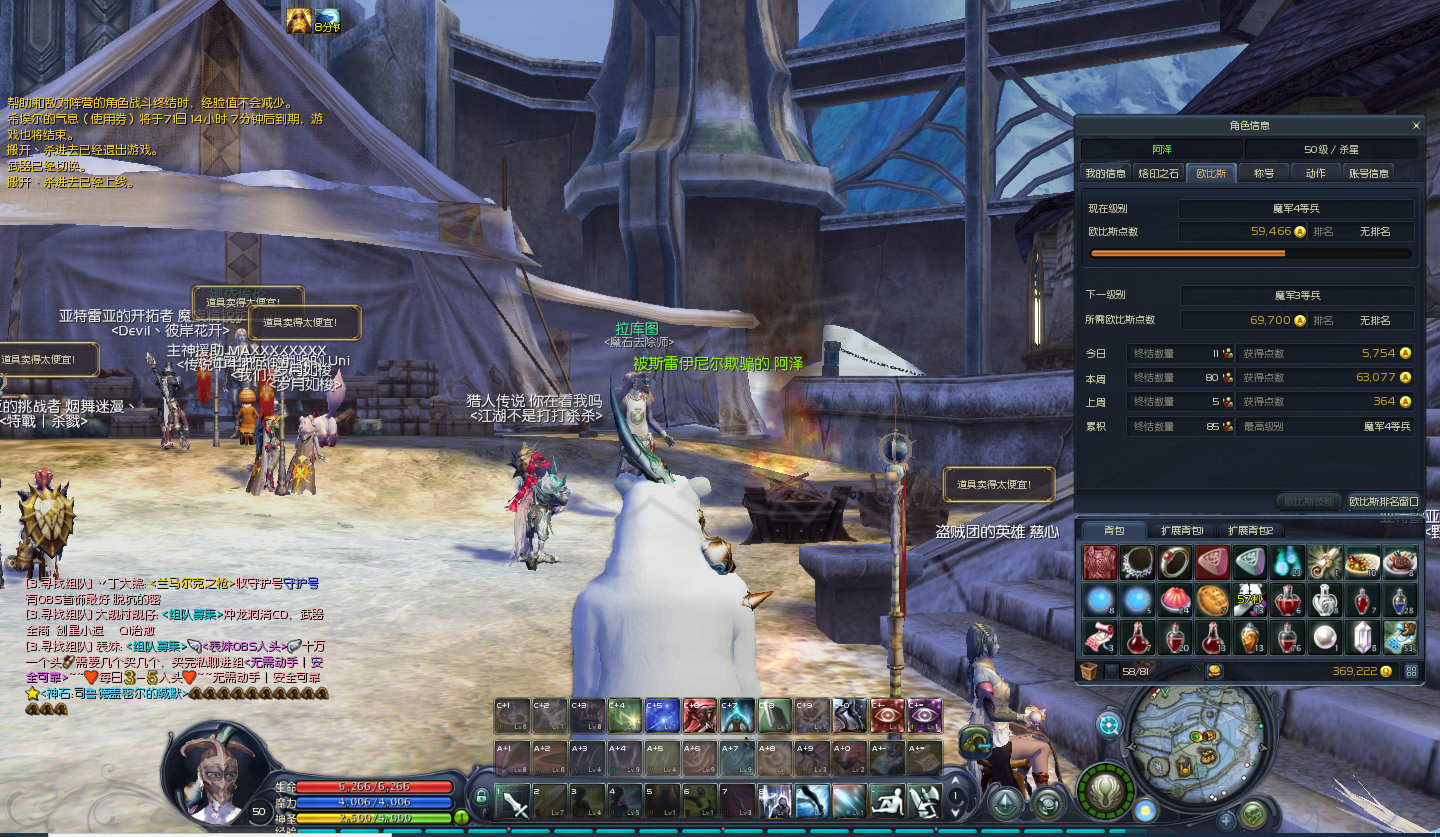Image resolution: width=1440 pixels, height=837 pixels.
Task: Select the 称号 tab
Action: 1264,173
